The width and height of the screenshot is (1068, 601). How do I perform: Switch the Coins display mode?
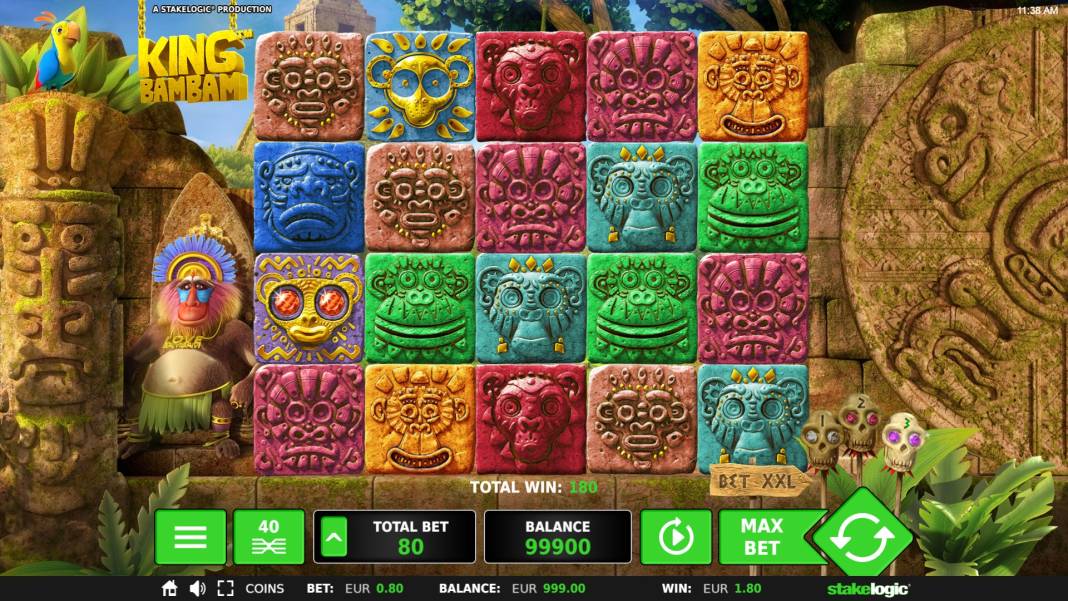(265, 589)
